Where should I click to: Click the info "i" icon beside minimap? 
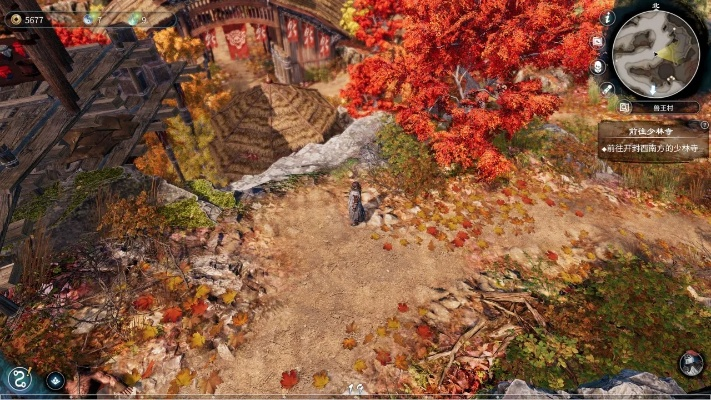pos(608,18)
